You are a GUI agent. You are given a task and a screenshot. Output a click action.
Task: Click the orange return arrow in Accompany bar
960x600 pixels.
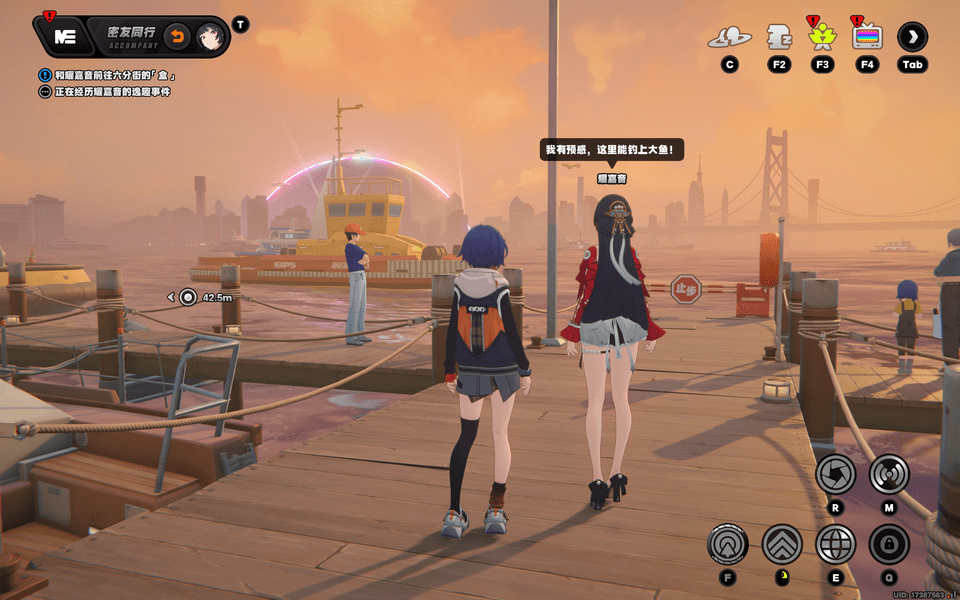point(176,37)
